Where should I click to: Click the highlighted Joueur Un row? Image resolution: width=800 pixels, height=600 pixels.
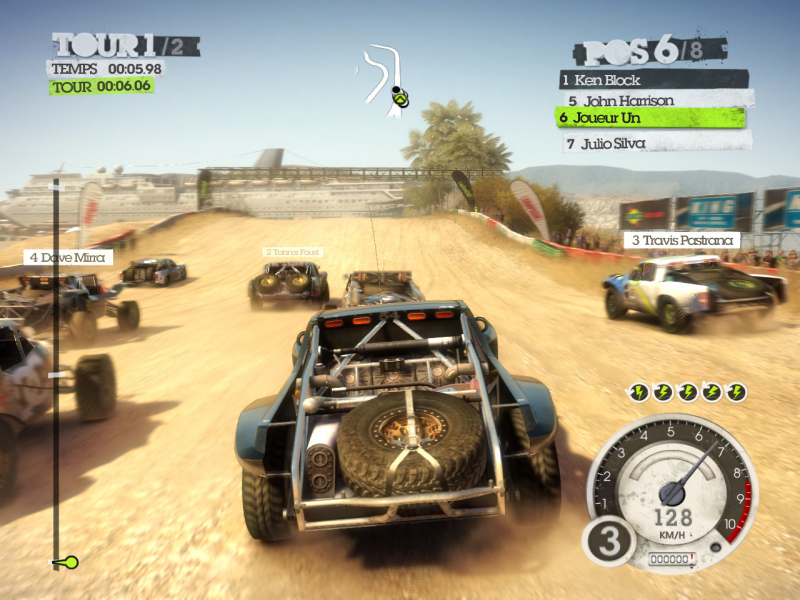click(650, 118)
